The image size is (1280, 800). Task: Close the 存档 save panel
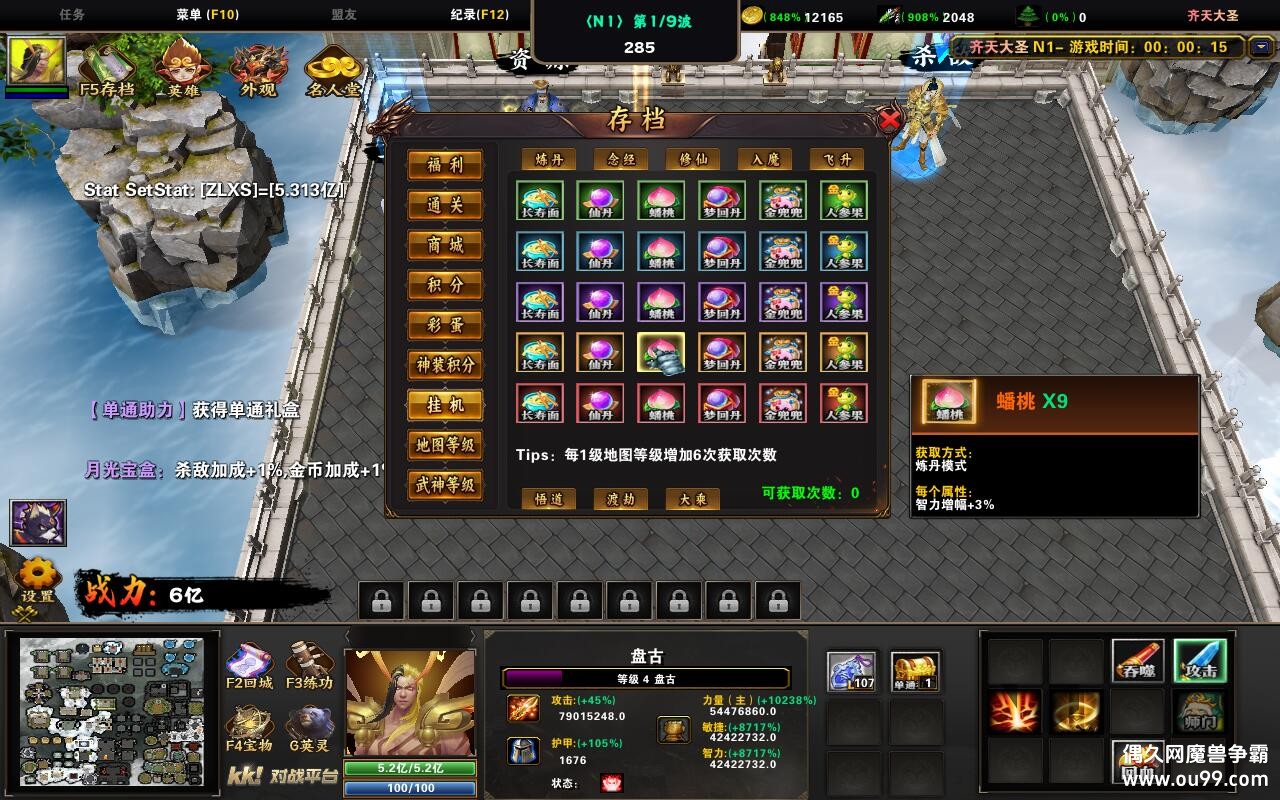(889, 121)
